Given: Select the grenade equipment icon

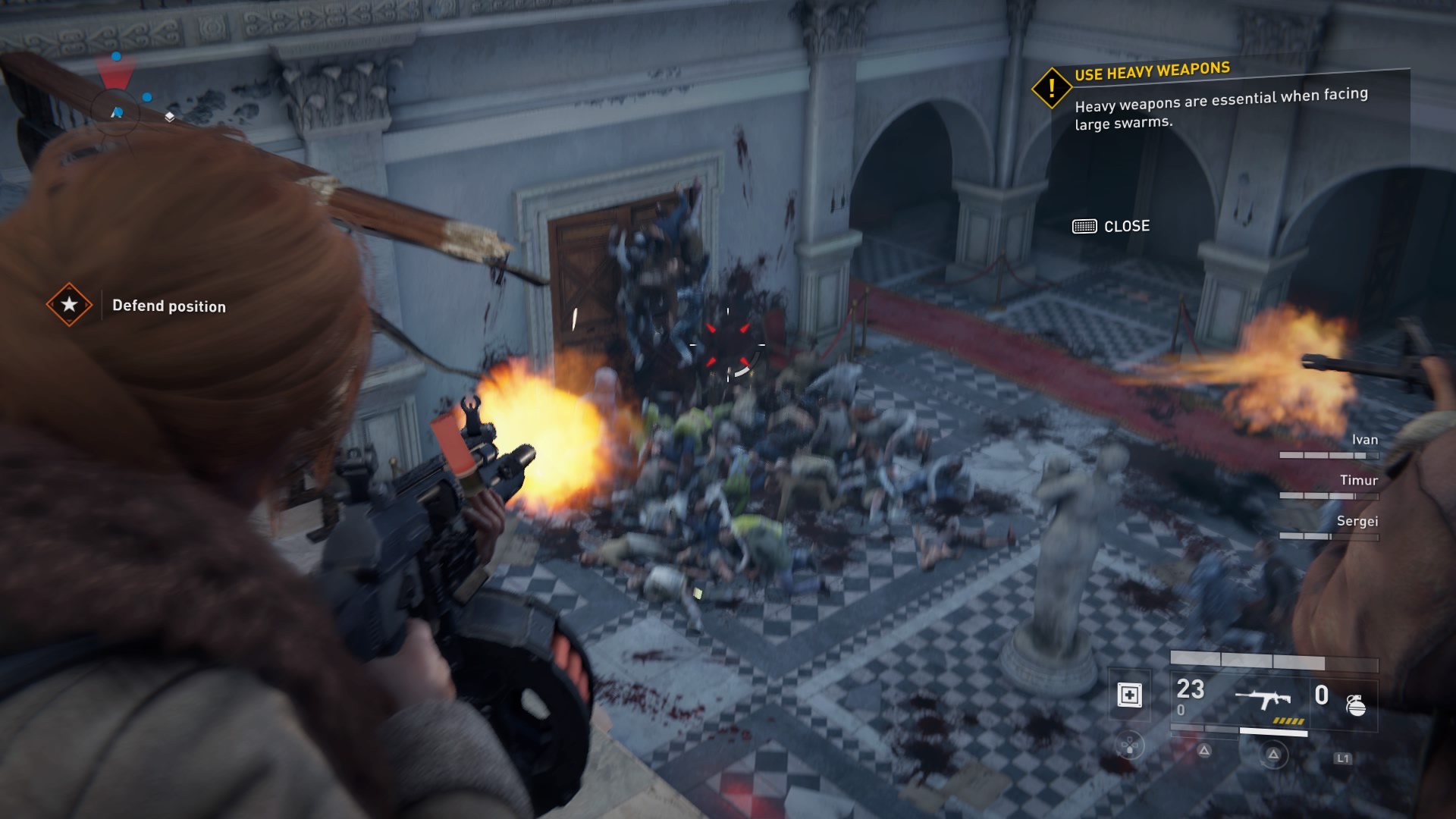Looking at the screenshot, I should pos(1356,705).
